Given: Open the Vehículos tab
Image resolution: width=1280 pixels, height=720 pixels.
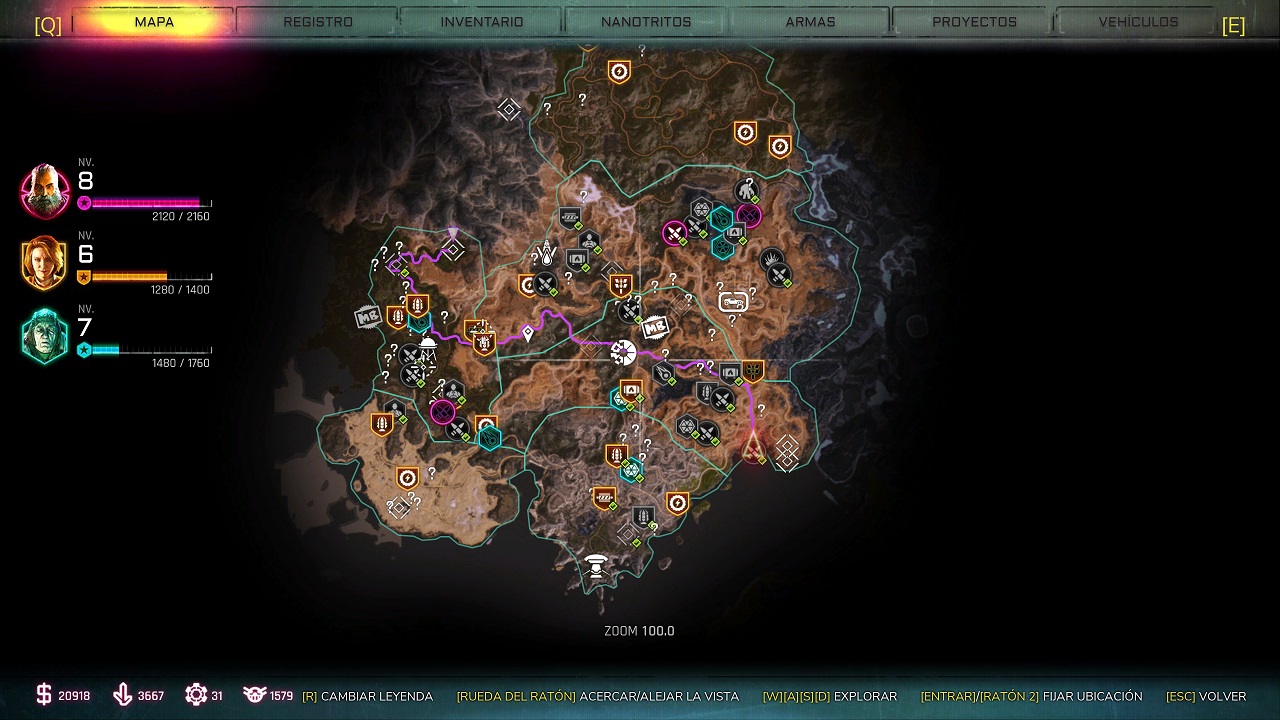Looking at the screenshot, I should tap(1138, 22).
